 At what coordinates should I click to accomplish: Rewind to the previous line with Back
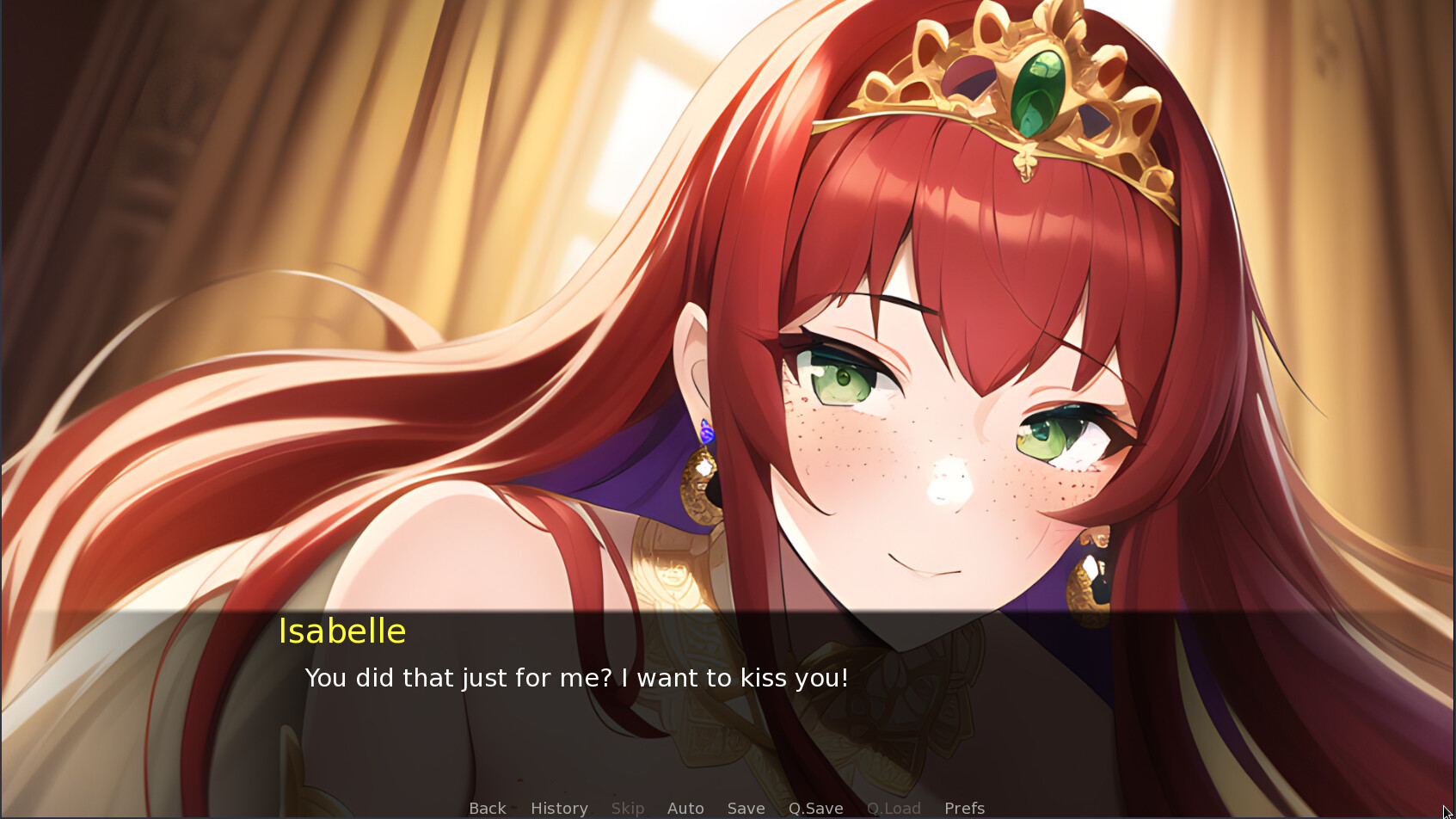487,807
